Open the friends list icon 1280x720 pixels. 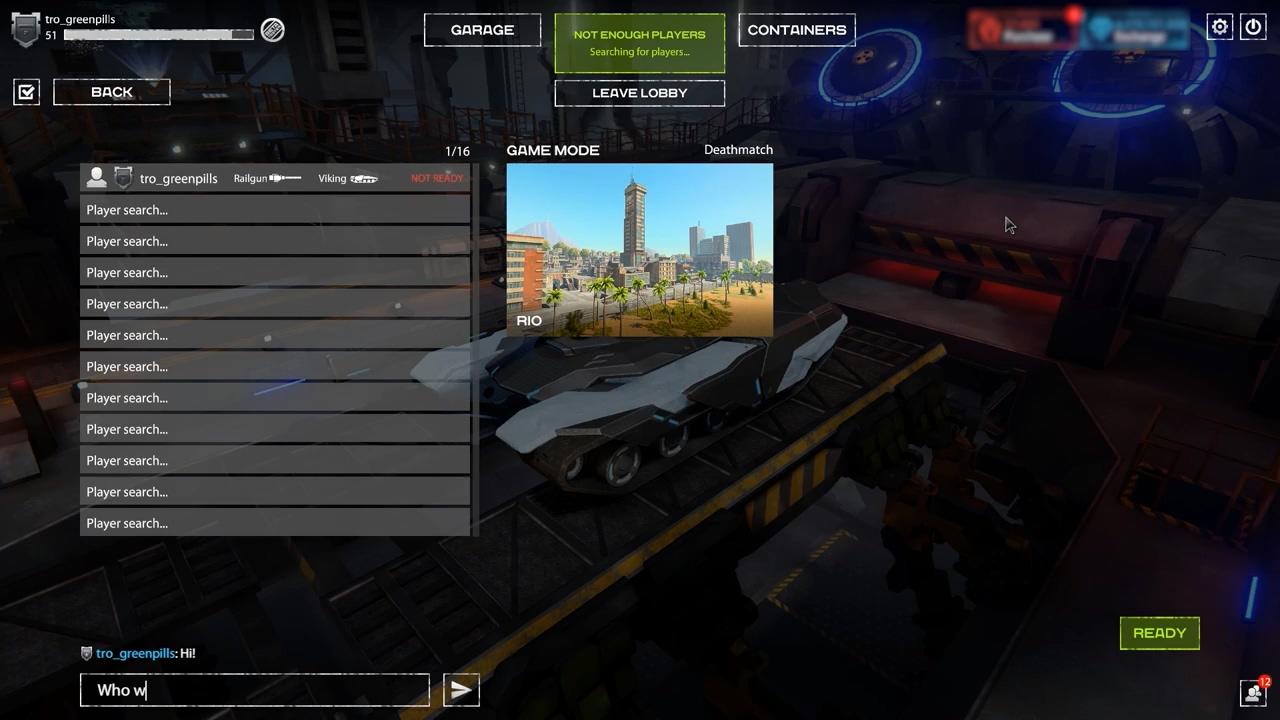click(1253, 691)
